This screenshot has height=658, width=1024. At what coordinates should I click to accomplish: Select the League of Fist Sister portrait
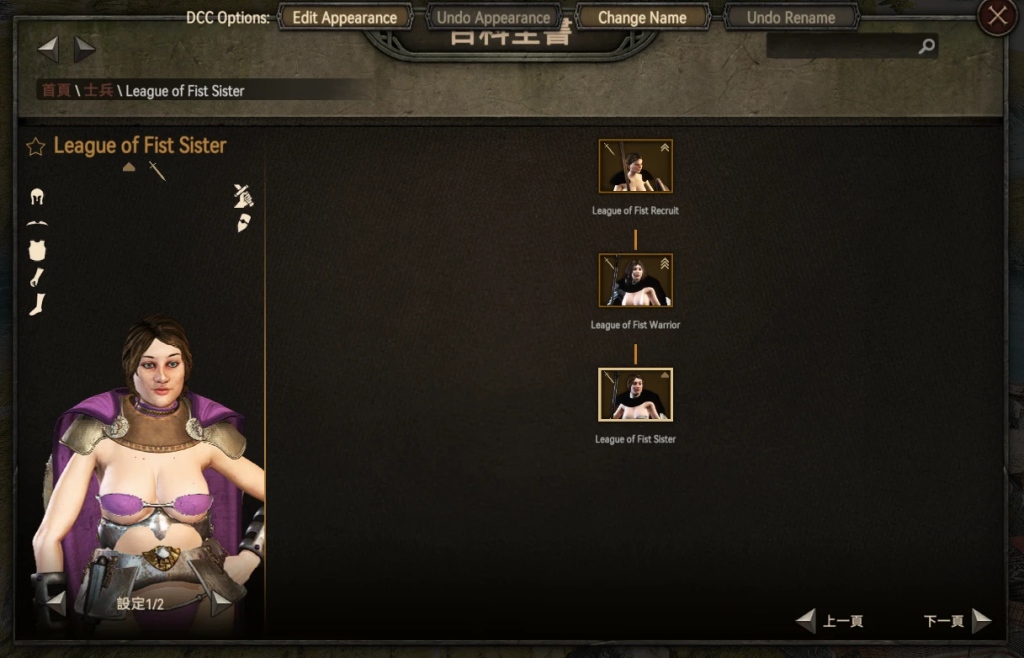click(x=635, y=394)
